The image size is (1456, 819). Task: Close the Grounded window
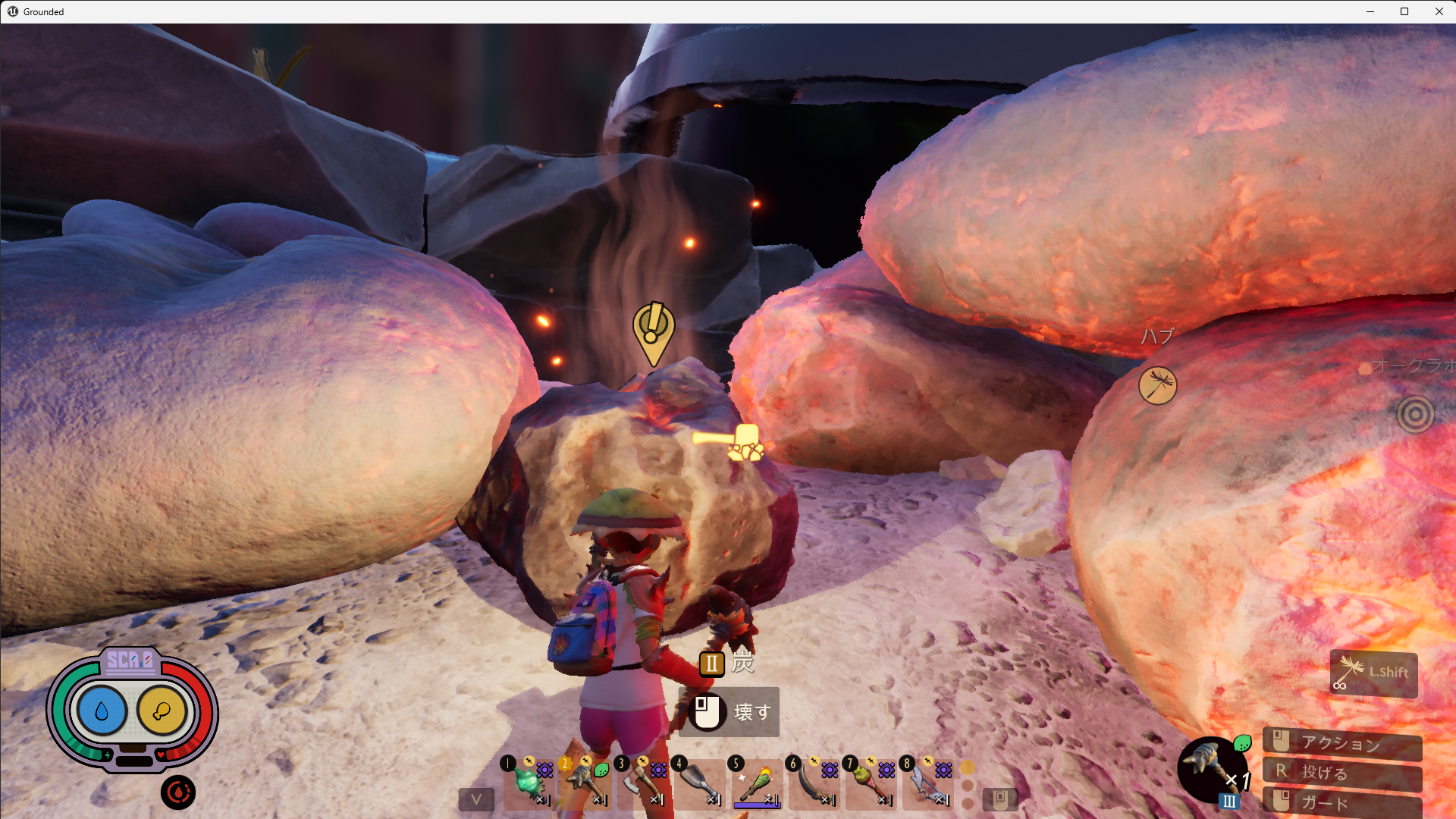pyautogui.click(x=1439, y=11)
